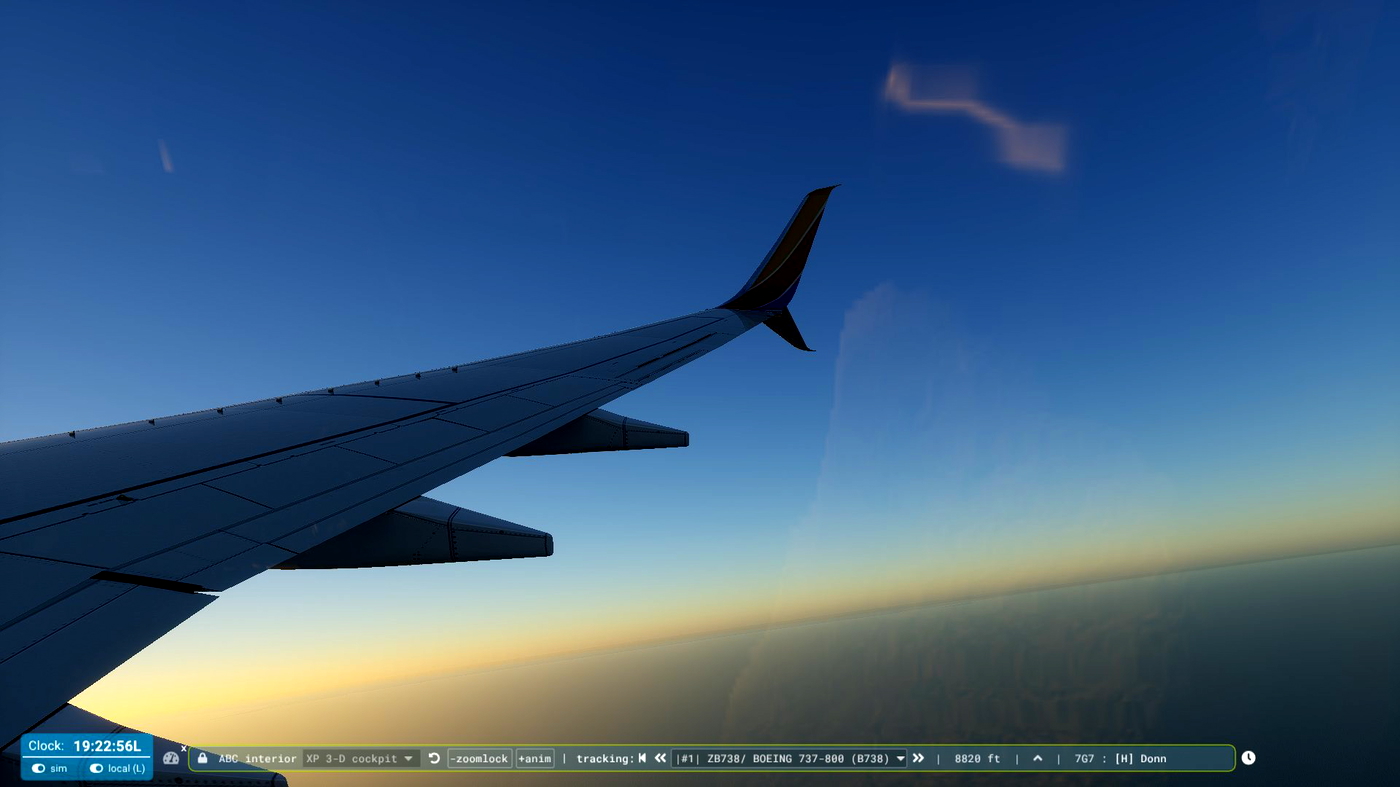Disable the -zoomlock option
This screenshot has width=1400, height=787.
pyautogui.click(x=479, y=758)
